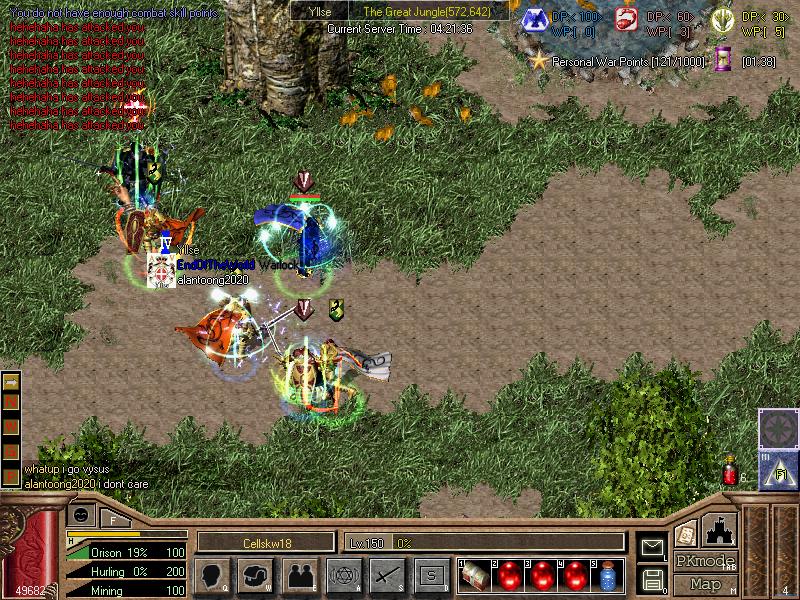This screenshot has width=800, height=600.
Task: Click the S system button
Action: click(431, 575)
